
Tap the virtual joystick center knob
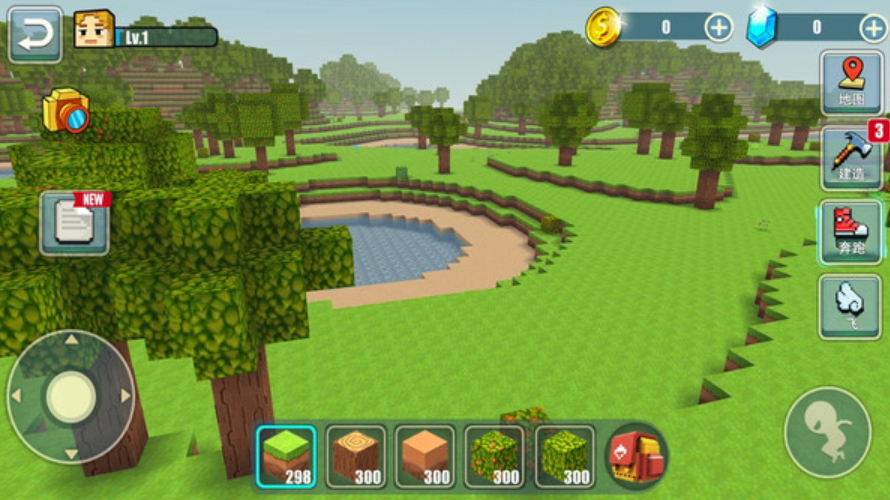click(x=71, y=396)
